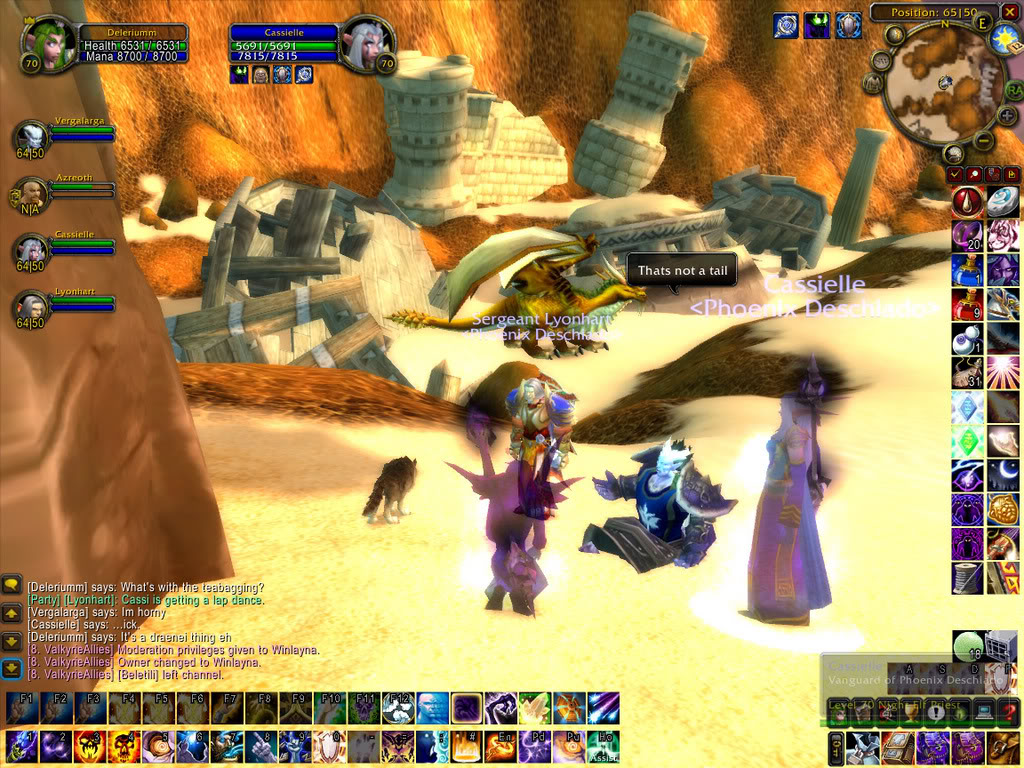The height and width of the screenshot is (768, 1024).
Task: Select party member Lyonhart's frame
Action: 33,304
